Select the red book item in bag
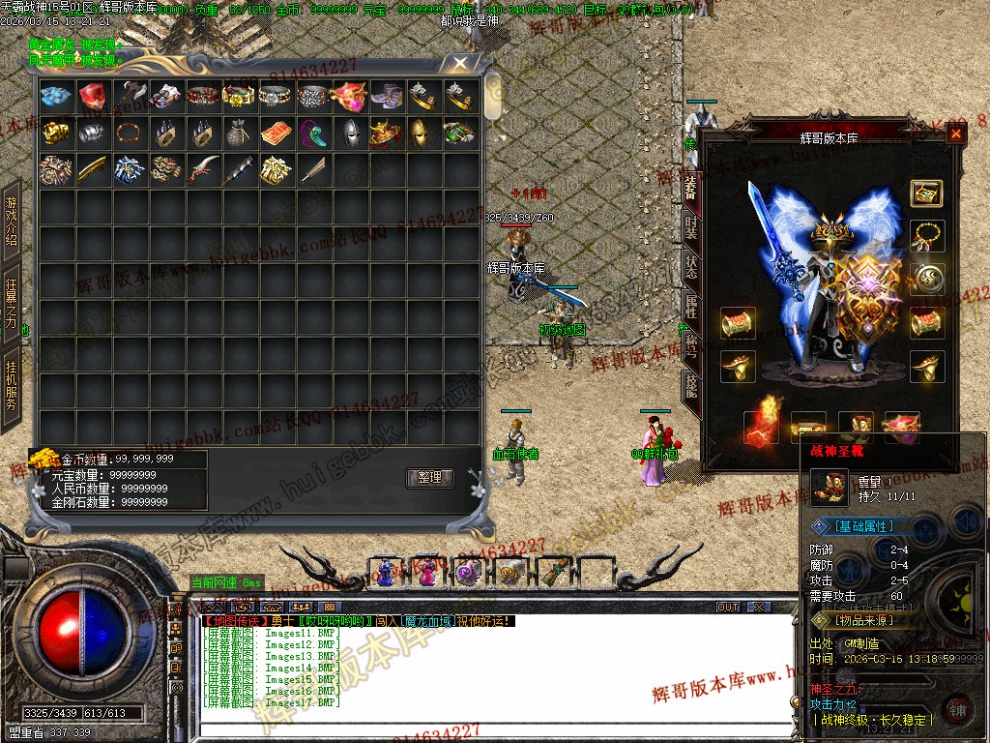The height and width of the screenshot is (743, 990). click(277, 133)
